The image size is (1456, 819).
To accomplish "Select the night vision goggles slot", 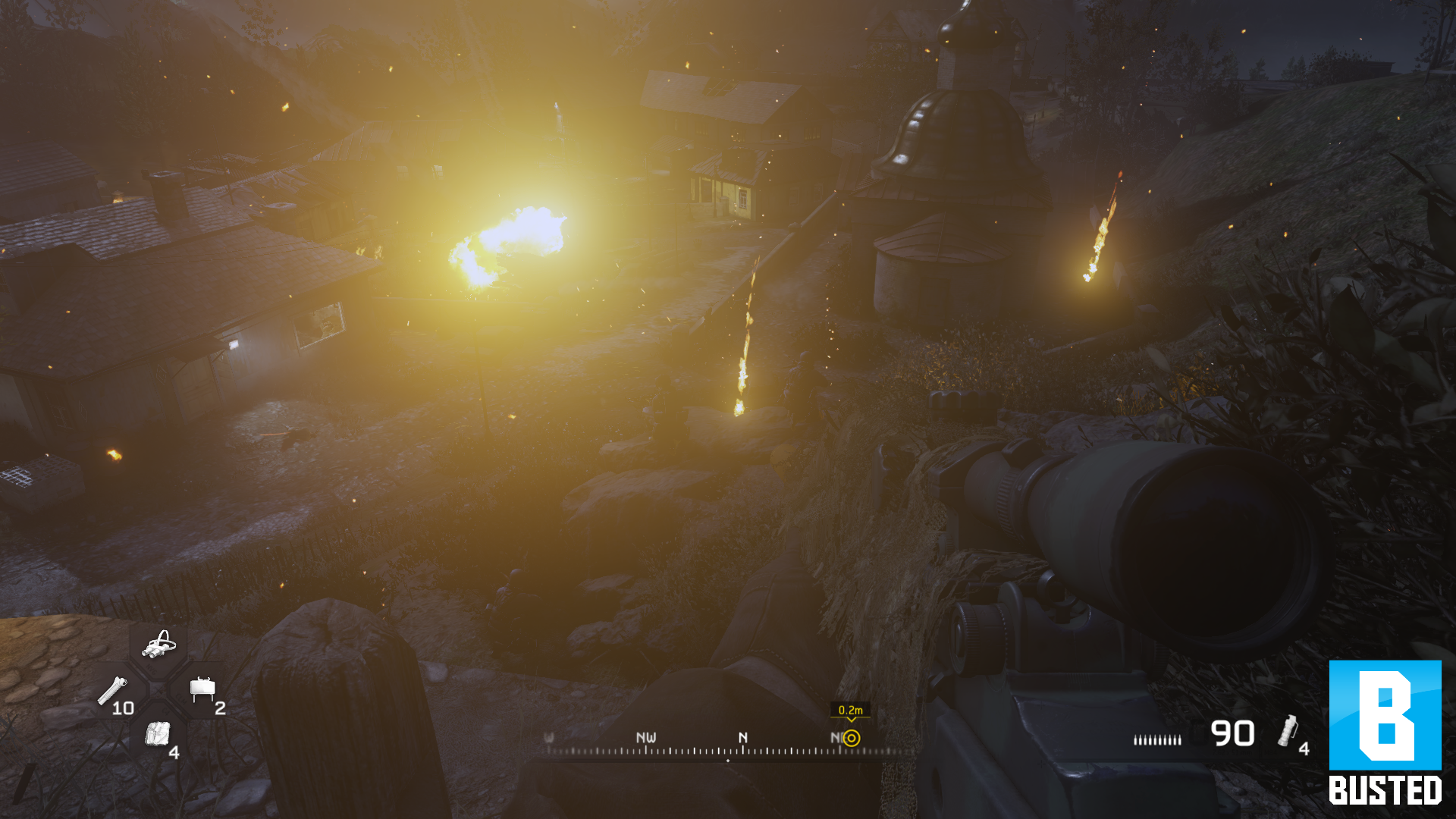I will [158, 645].
